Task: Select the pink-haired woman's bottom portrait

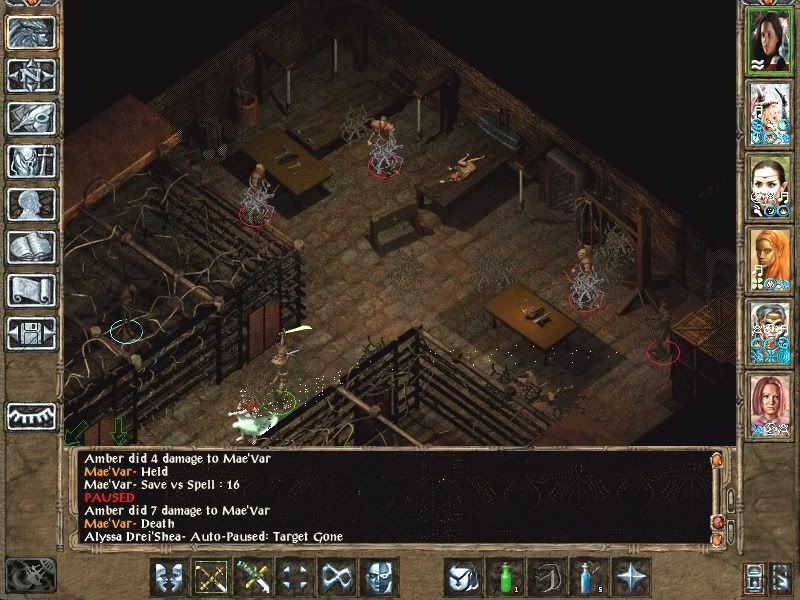Action: coord(770,405)
